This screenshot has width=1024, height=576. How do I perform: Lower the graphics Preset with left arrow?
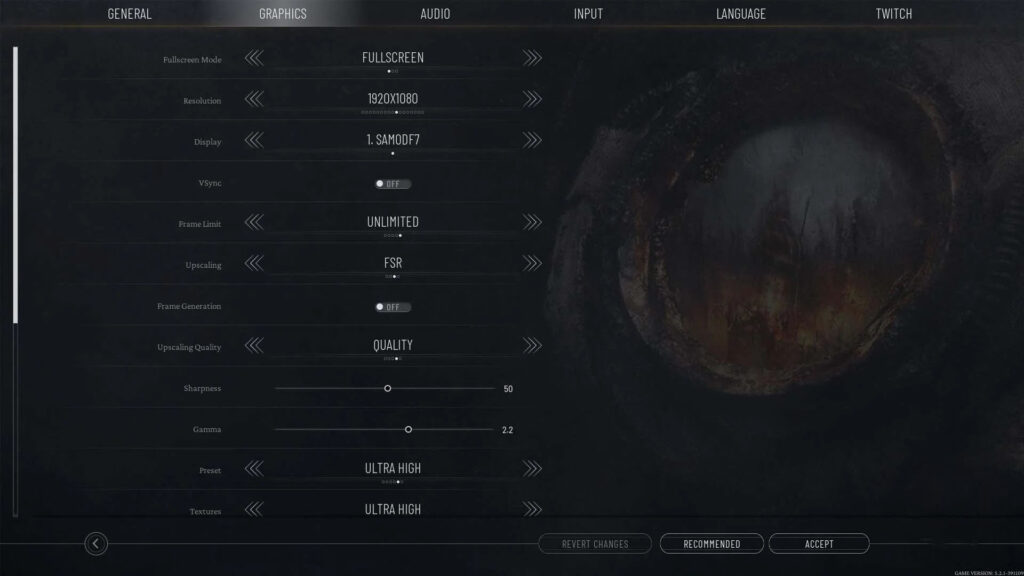tap(254, 468)
